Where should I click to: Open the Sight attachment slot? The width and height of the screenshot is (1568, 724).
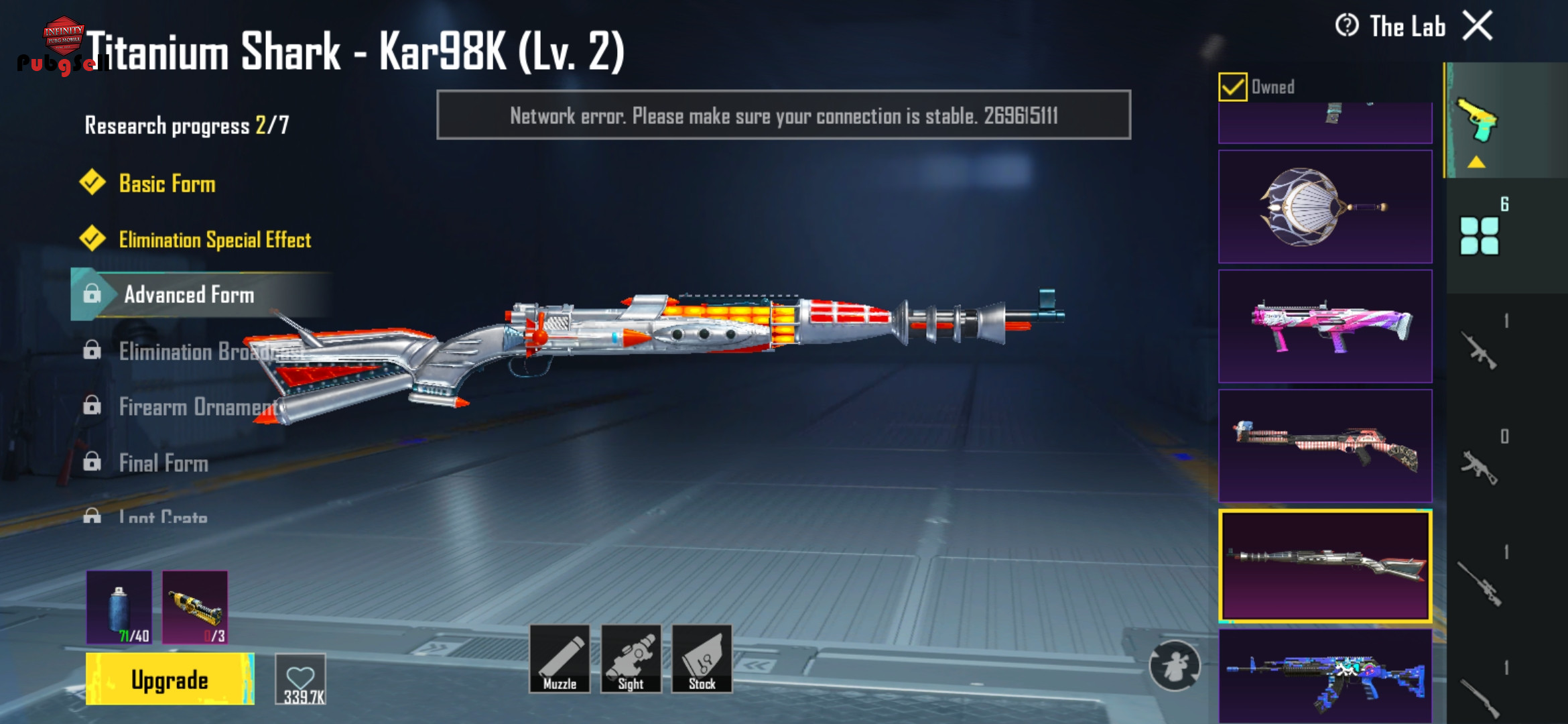pyautogui.click(x=631, y=659)
